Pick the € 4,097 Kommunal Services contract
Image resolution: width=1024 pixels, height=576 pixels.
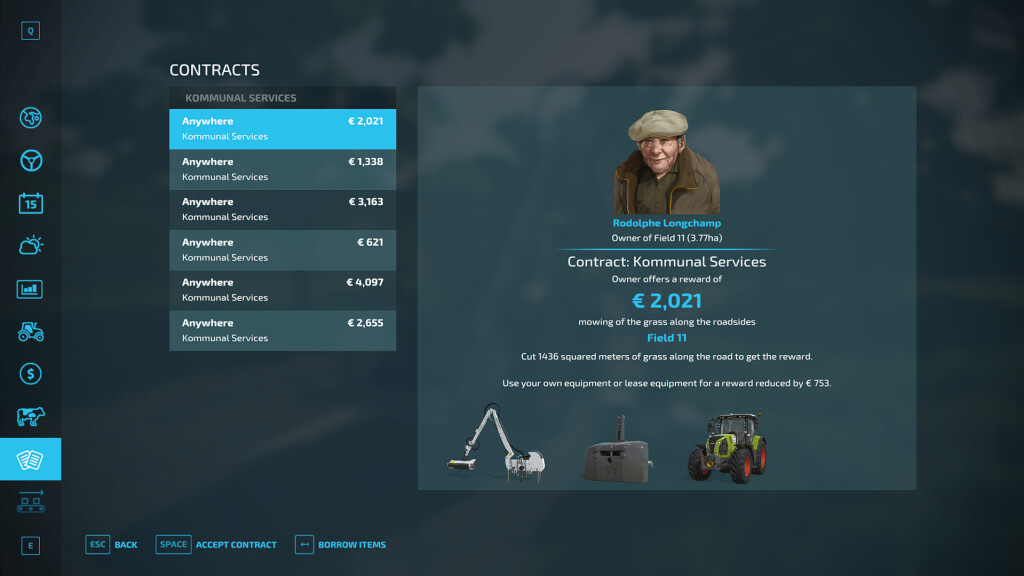click(x=282, y=290)
